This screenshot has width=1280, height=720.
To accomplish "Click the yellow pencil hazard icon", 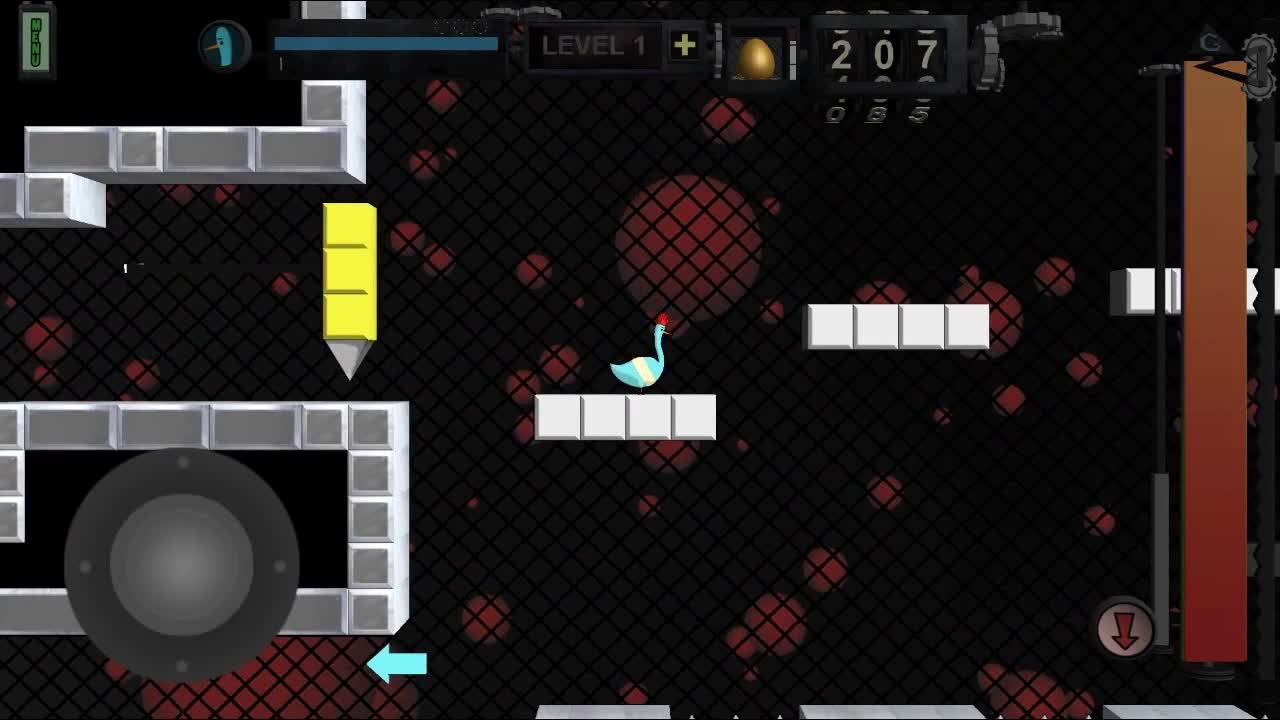I will pyautogui.click(x=349, y=280).
